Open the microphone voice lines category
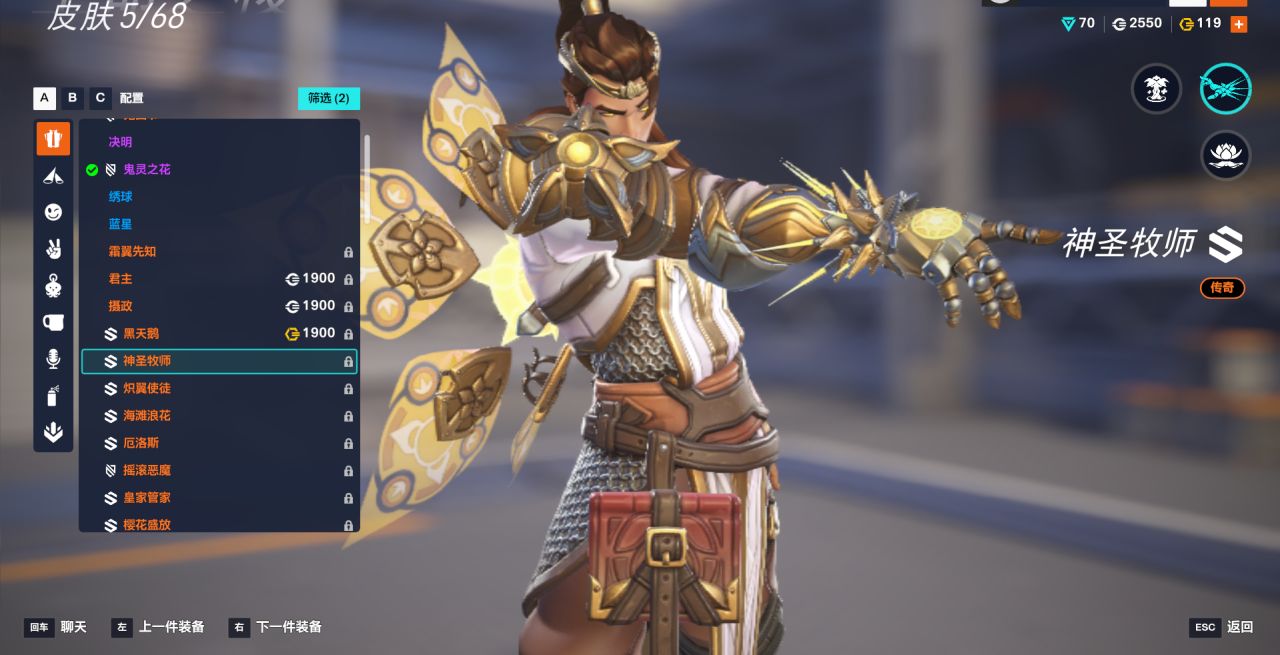This screenshot has height=655, width=1280. (x=53, y=359)
